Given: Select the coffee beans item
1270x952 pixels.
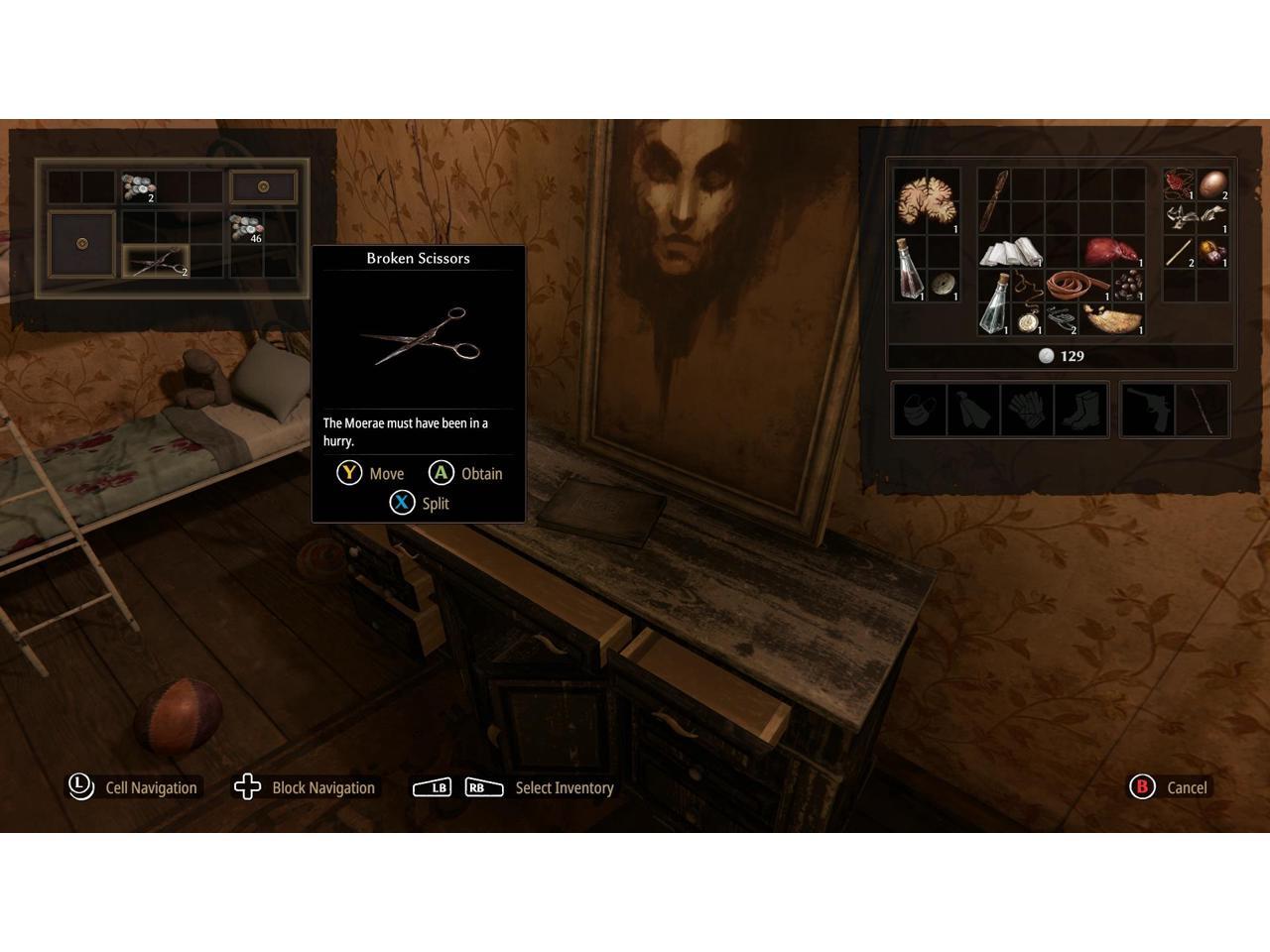Looking at the screenshot, I should (x=1128, y=285).
